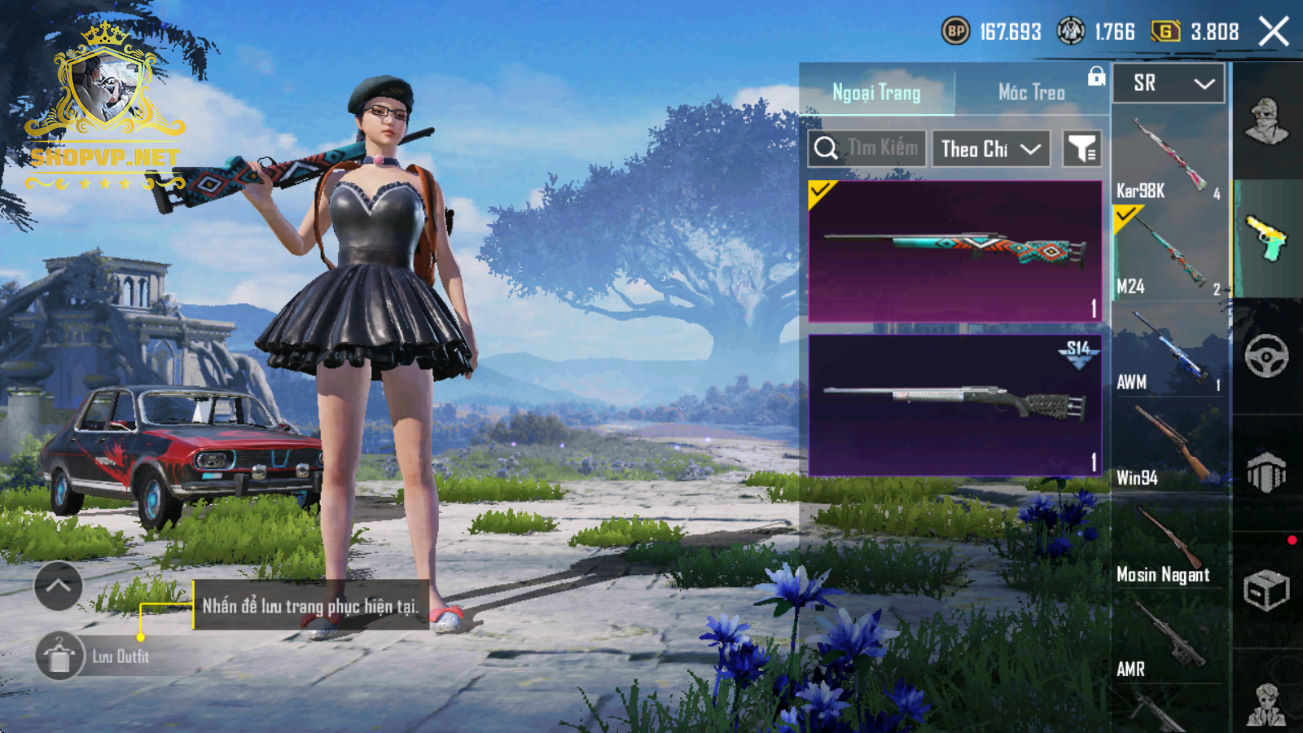The image size is (1303, 733).
Task: Expand the SR weapon type dropdown
Action: tap(1168, 84)
